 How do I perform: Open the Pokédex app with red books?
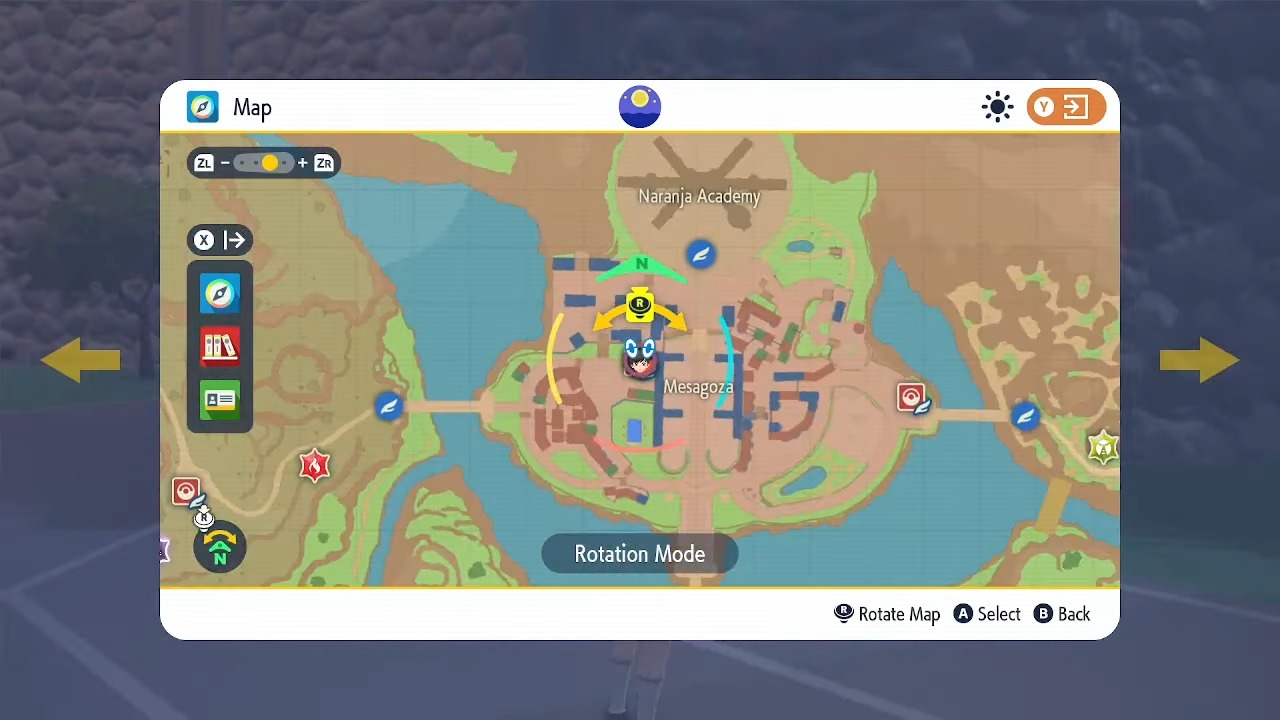click(220, 346)
